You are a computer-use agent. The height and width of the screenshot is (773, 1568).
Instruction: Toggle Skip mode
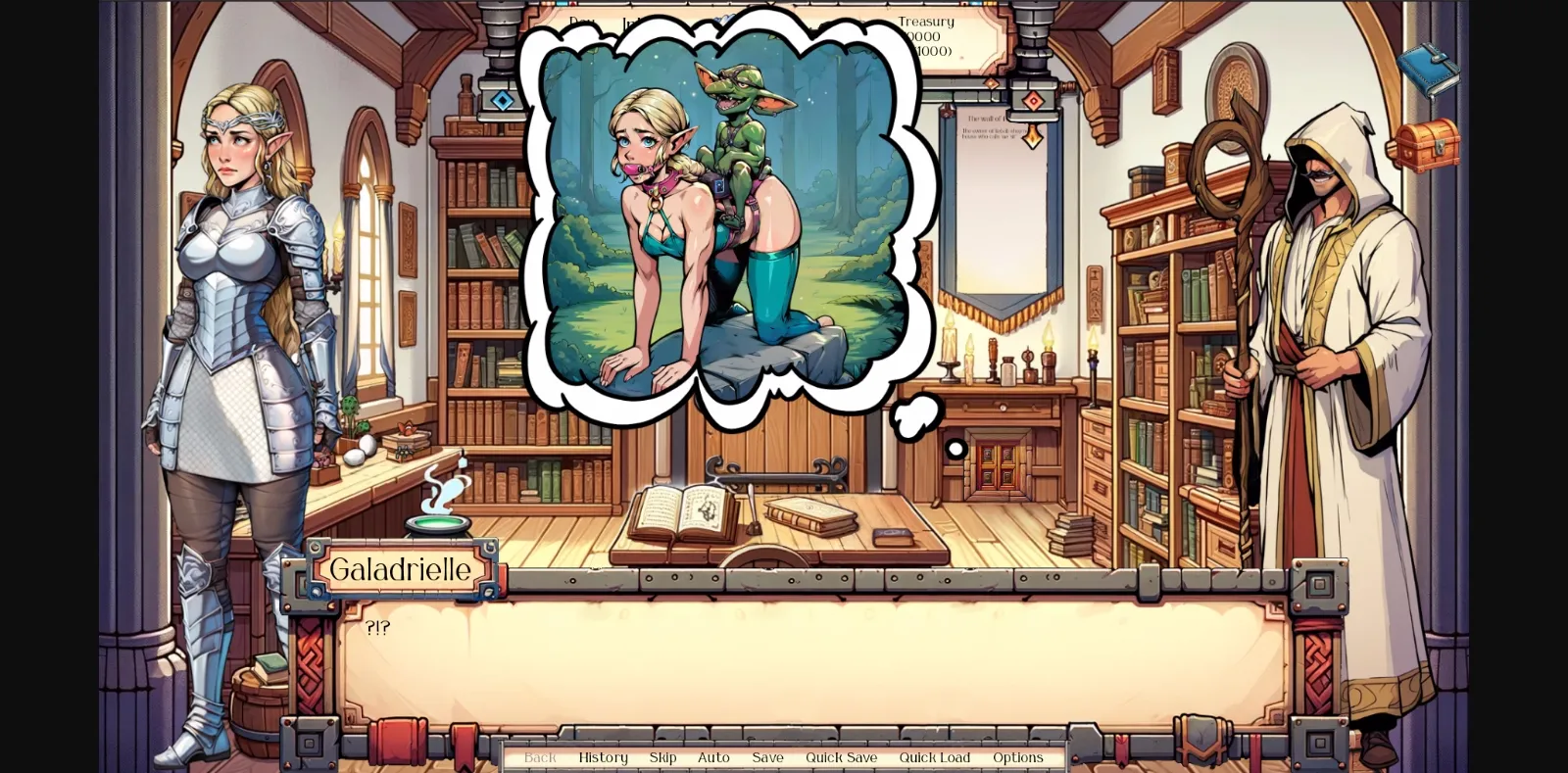pyautogui.click(x=661, y=757)
